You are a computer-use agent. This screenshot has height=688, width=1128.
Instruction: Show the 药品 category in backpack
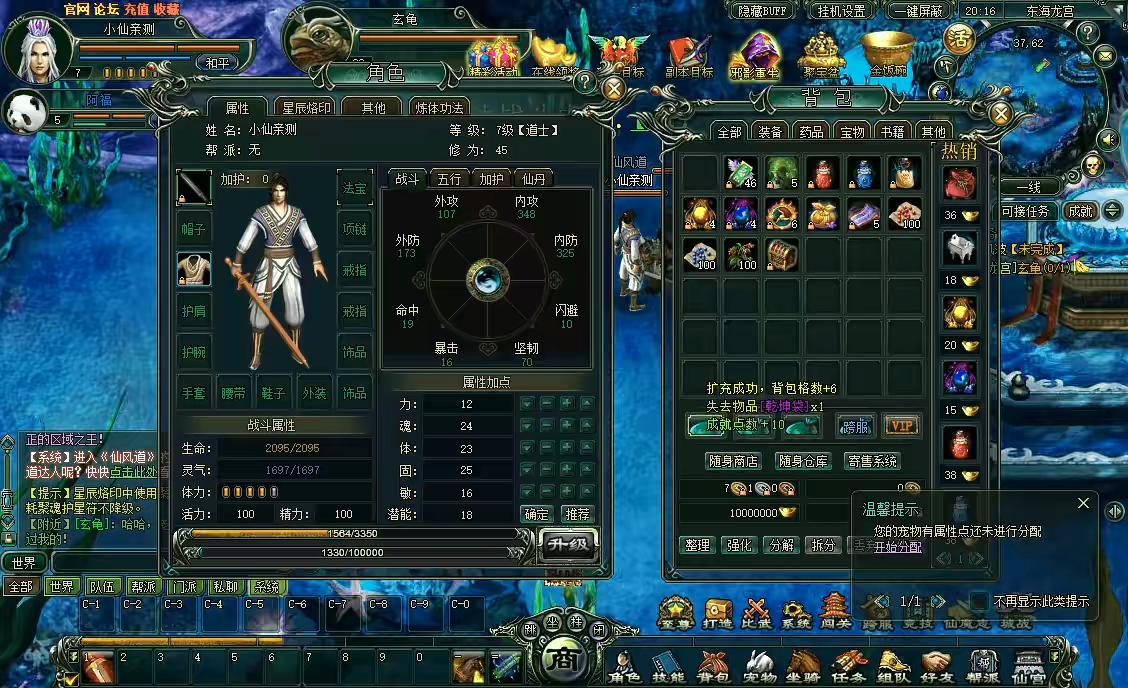(811, 132)
